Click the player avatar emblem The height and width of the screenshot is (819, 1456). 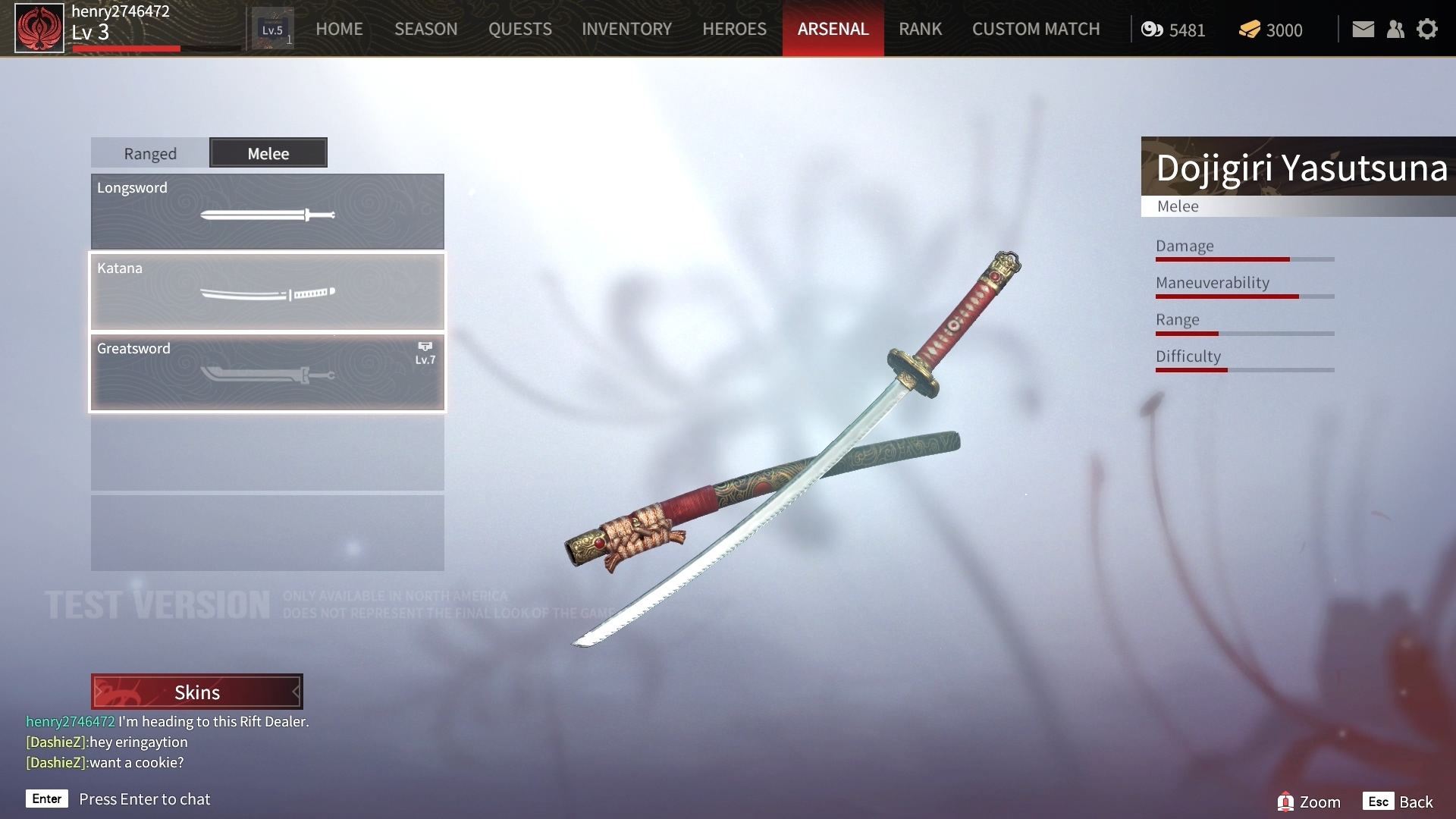tap(39, 28)
